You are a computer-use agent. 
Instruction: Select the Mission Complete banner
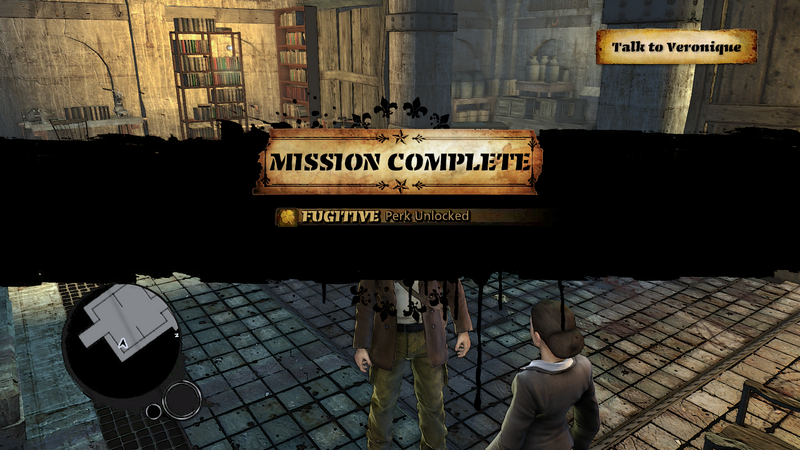[398, 161]
